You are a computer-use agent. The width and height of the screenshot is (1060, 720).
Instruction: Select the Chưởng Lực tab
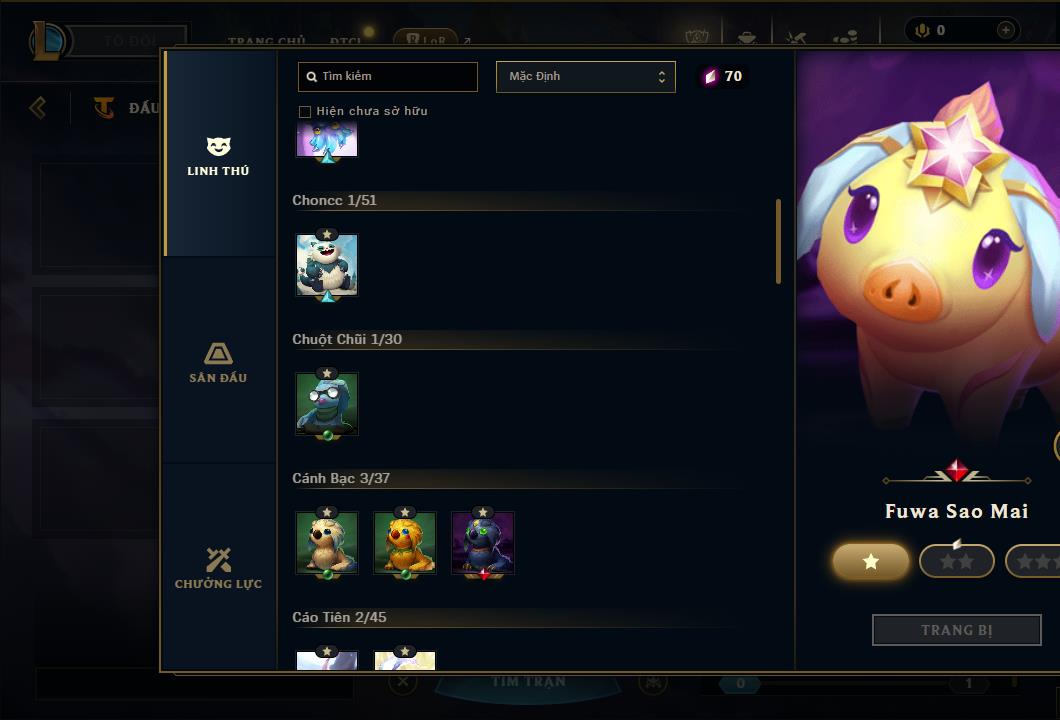pos(218,568)
